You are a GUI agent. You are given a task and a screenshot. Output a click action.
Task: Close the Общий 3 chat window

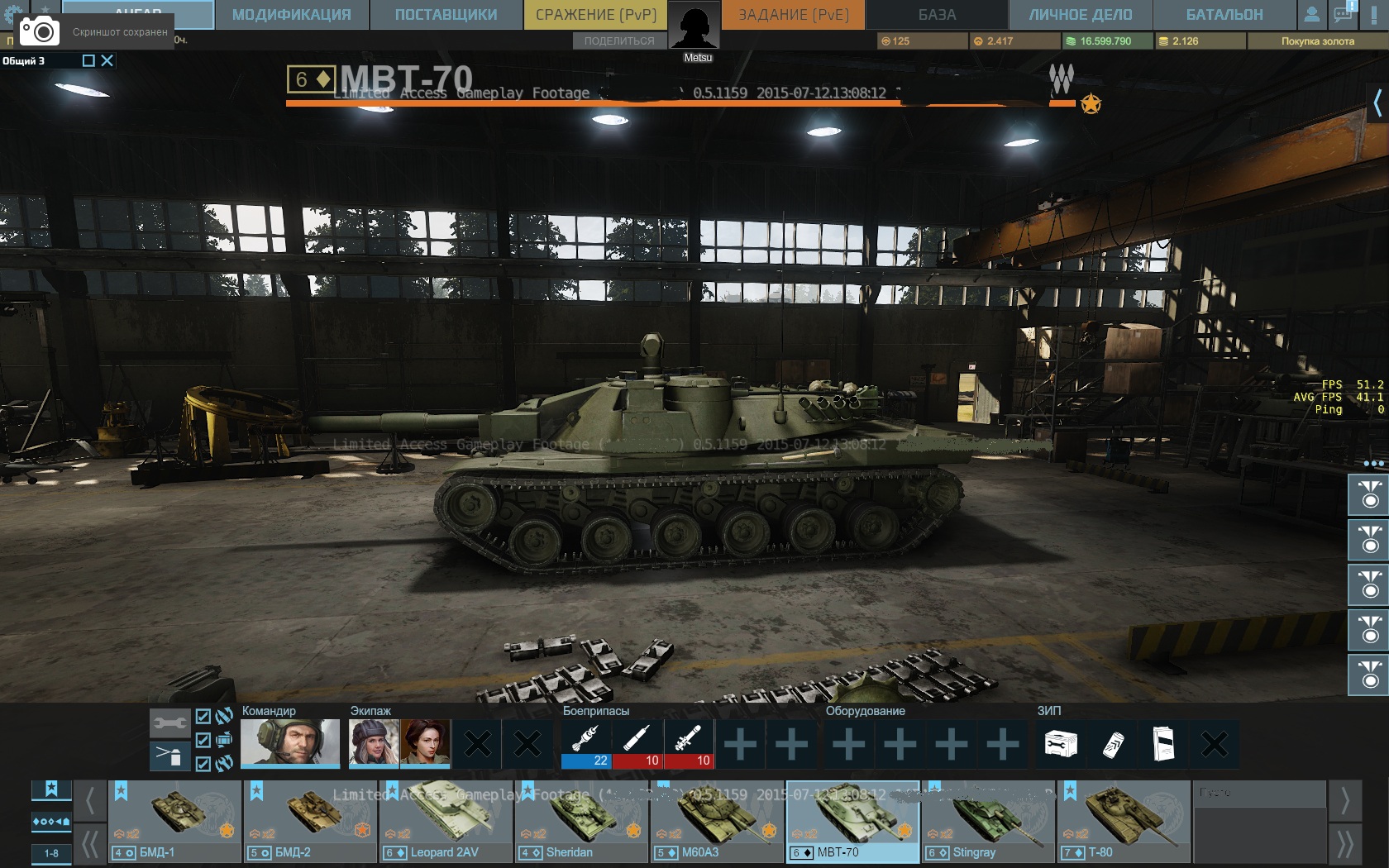coord(107,60)
